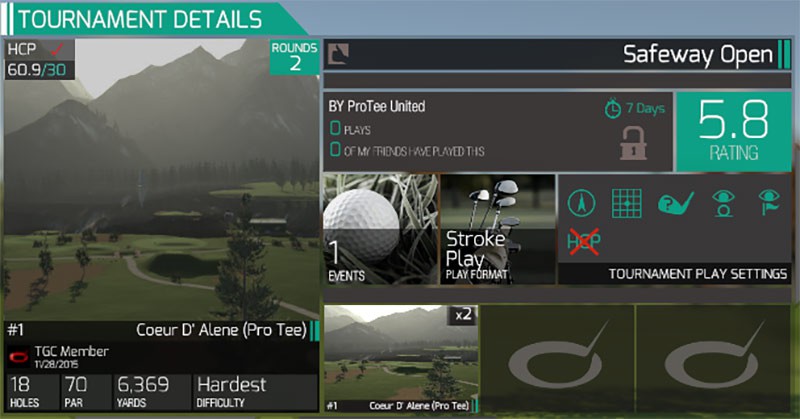The image size is (800, 419).
Task: Click the eye with flag settings icon
Action: coord(767,203)
